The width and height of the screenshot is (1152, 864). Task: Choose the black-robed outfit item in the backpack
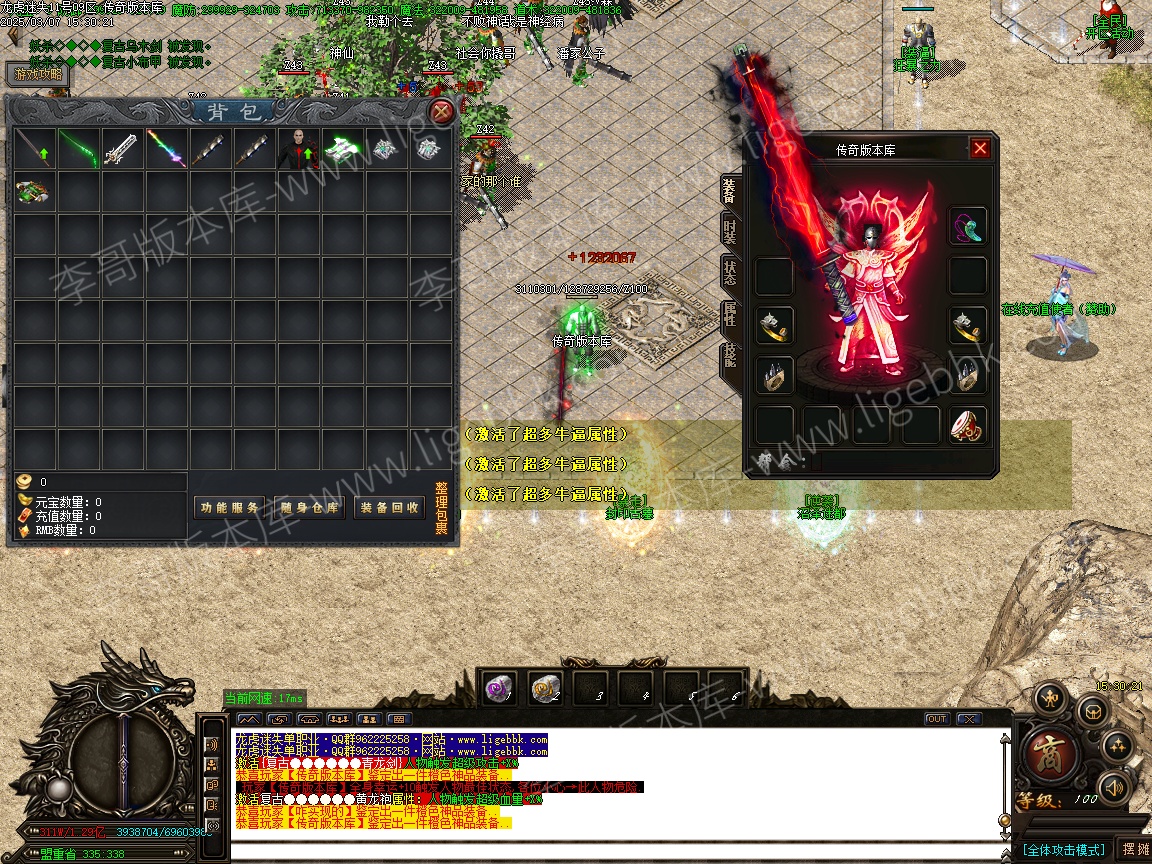(298, 148)
